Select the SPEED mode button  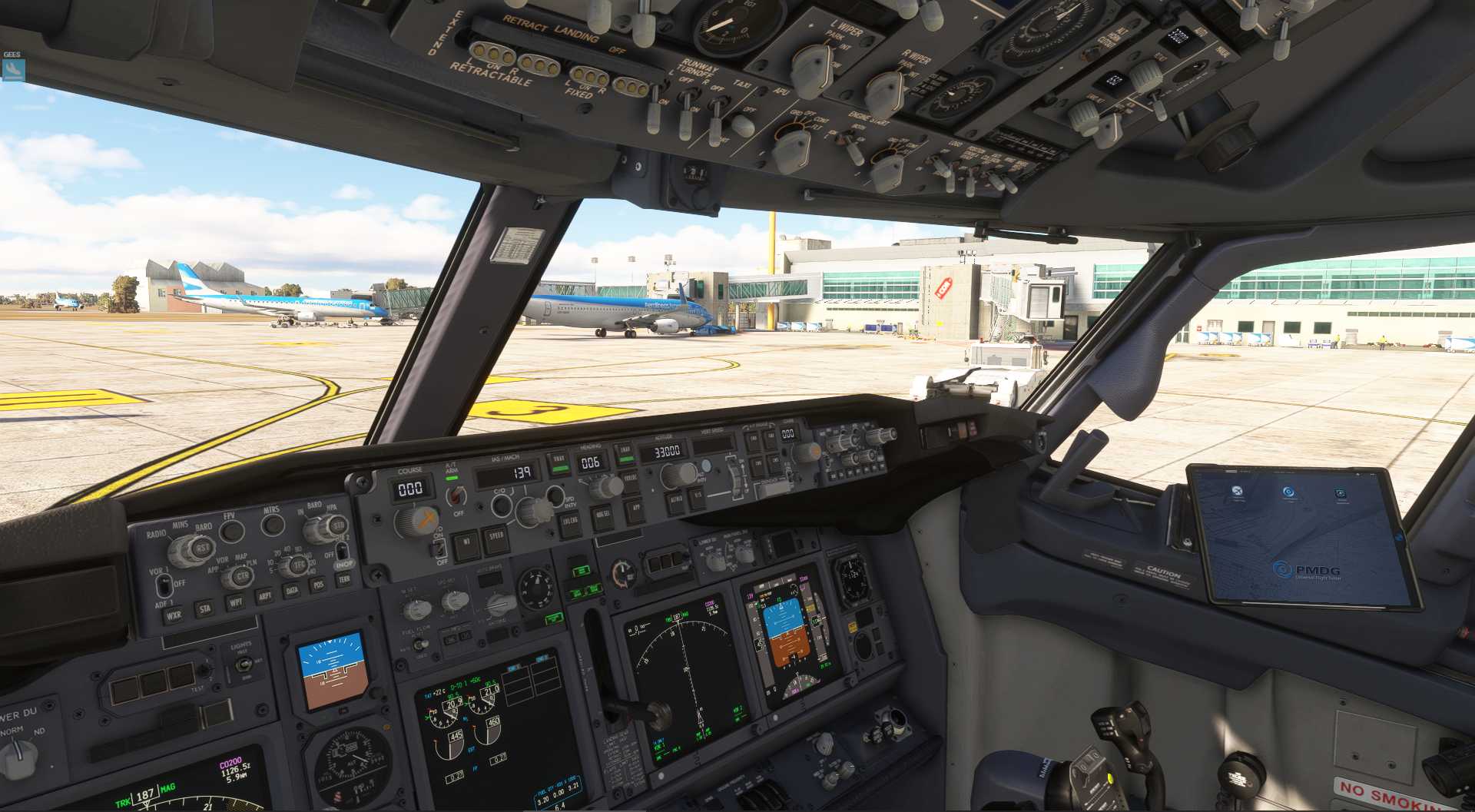pos(496,537)
